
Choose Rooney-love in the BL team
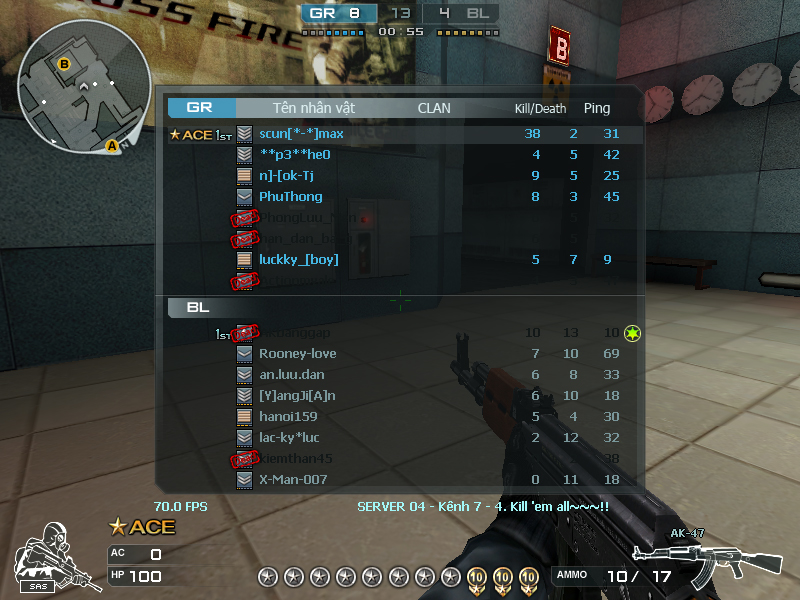pyautogui.click(x=297, y=354)
